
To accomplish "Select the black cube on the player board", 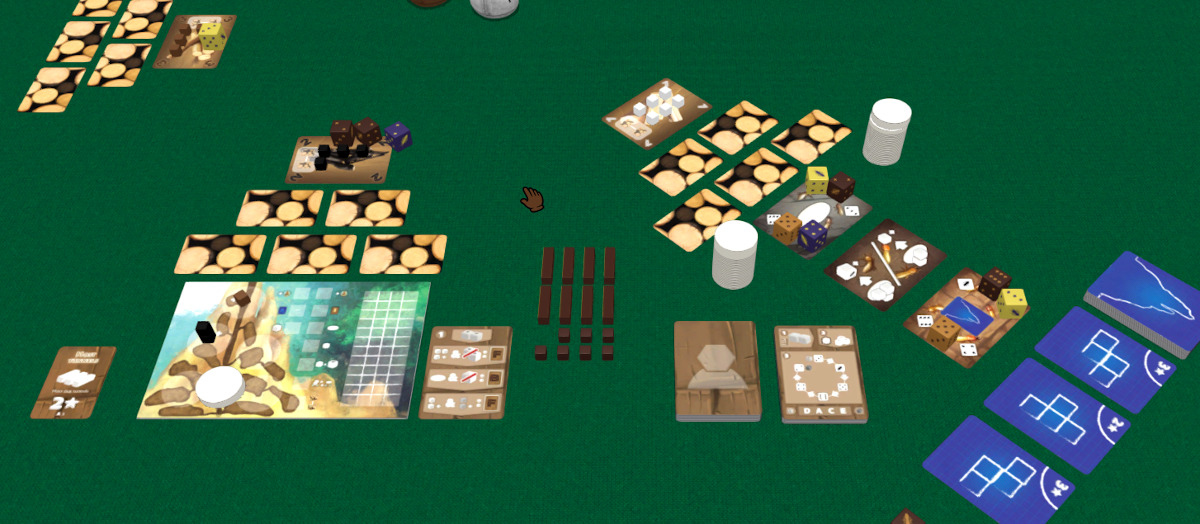I will 206,332.
